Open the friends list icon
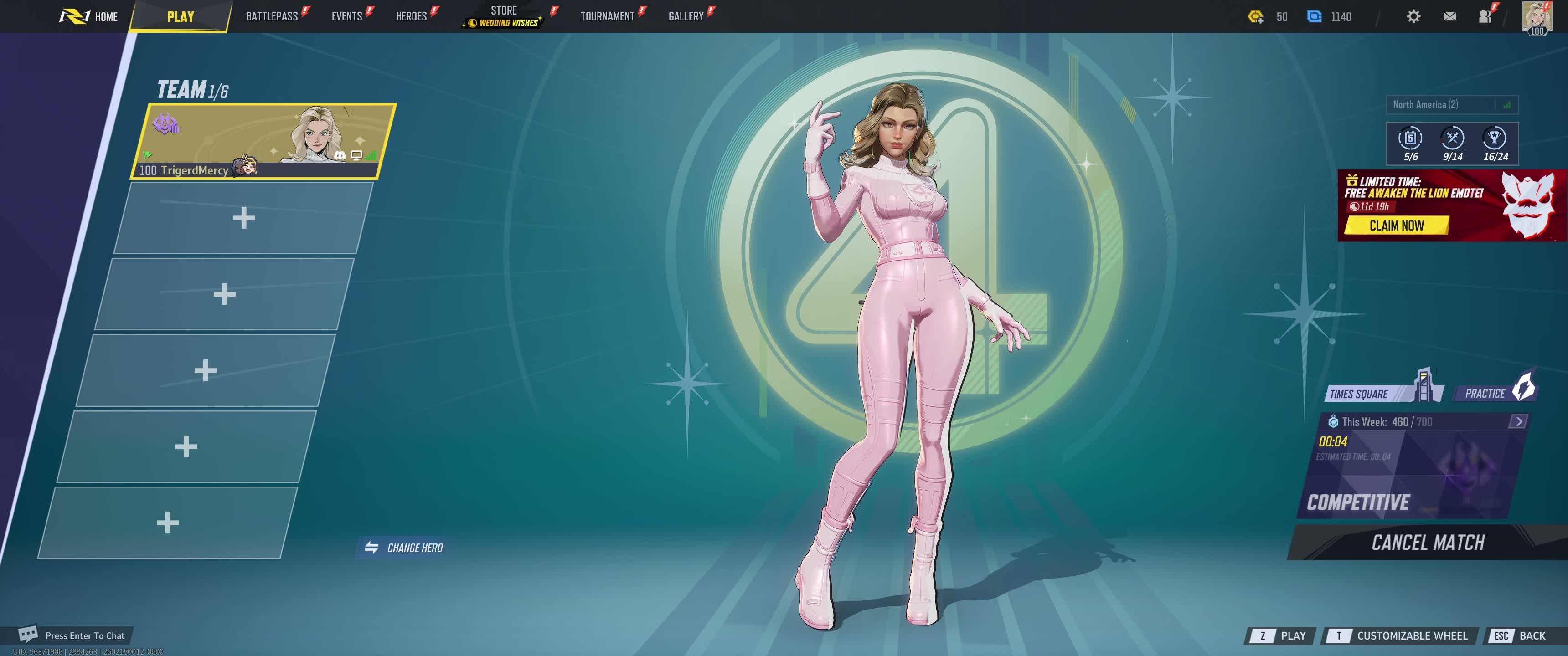This screenshot has width=1568, height=656. pyautogui.click(x=1485, y=16)
